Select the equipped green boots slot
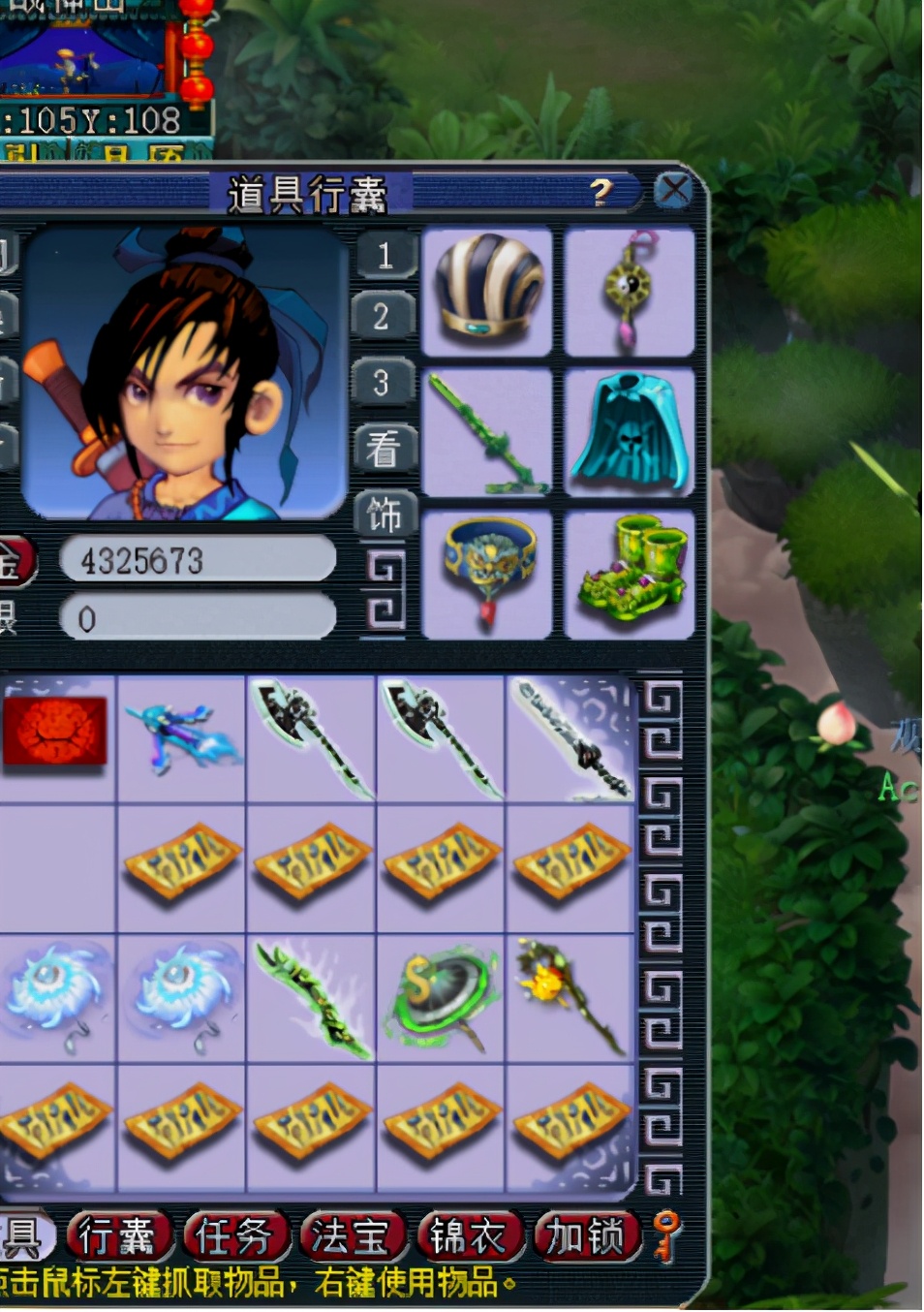The height and width of the screenshot is (1312, 924). coord(630,574)
